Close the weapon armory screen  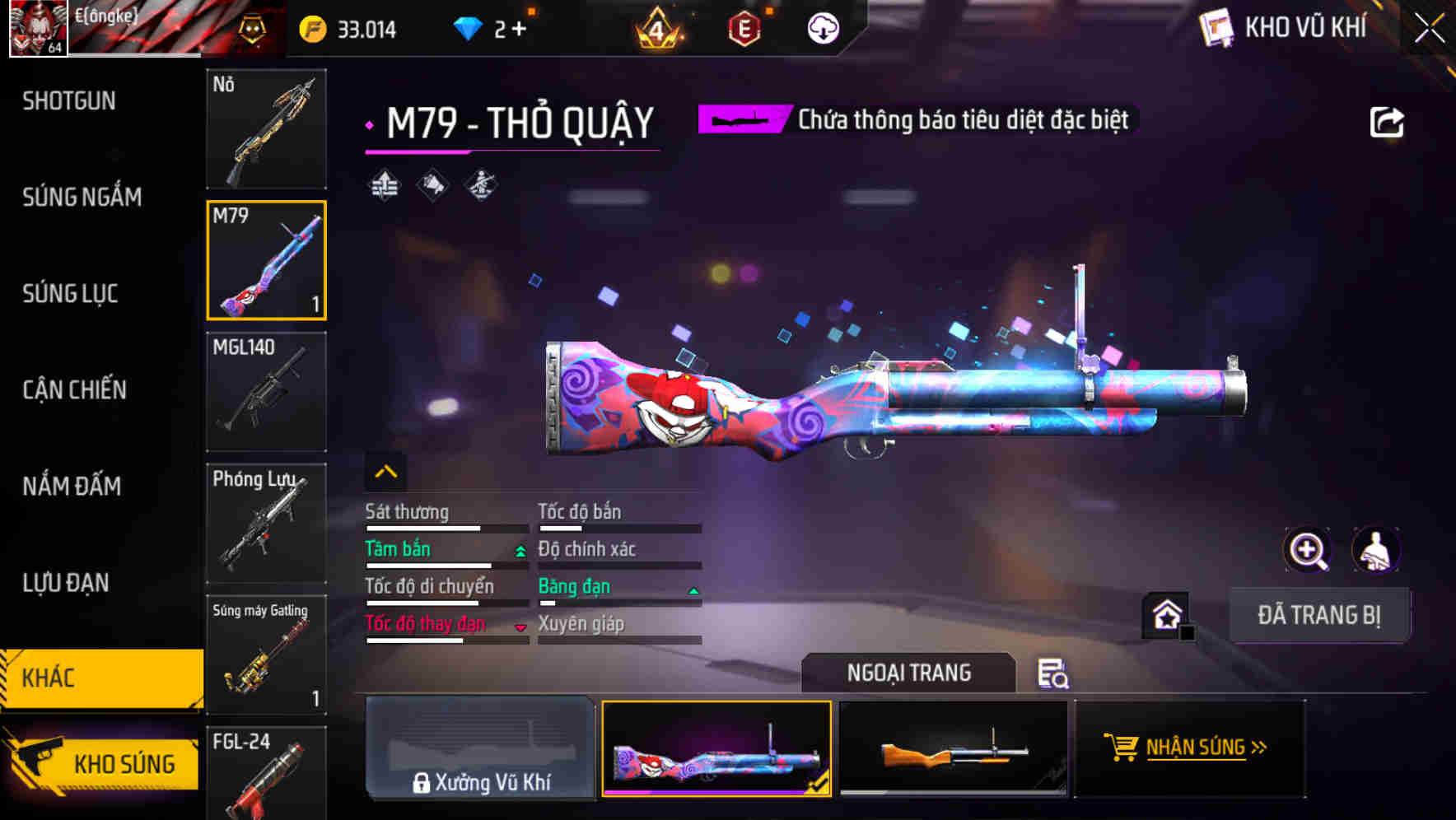click(x=1429, y=29)
